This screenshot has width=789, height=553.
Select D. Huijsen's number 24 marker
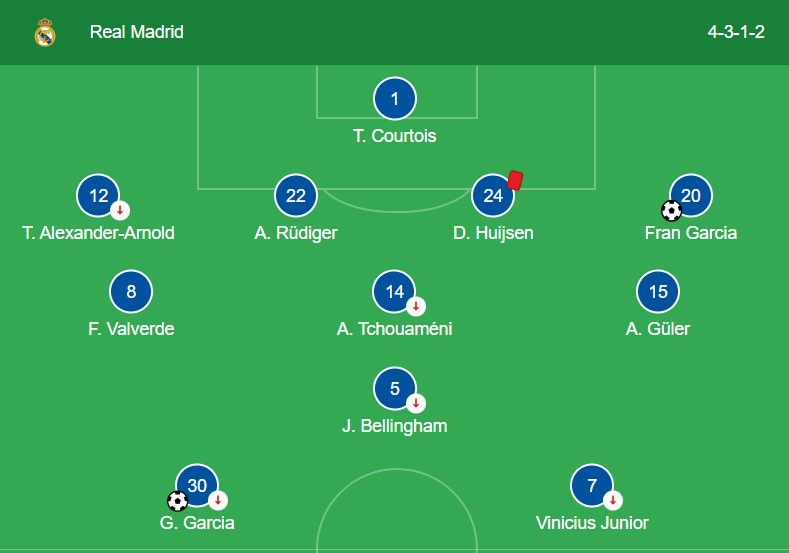[x=493, y=196]
